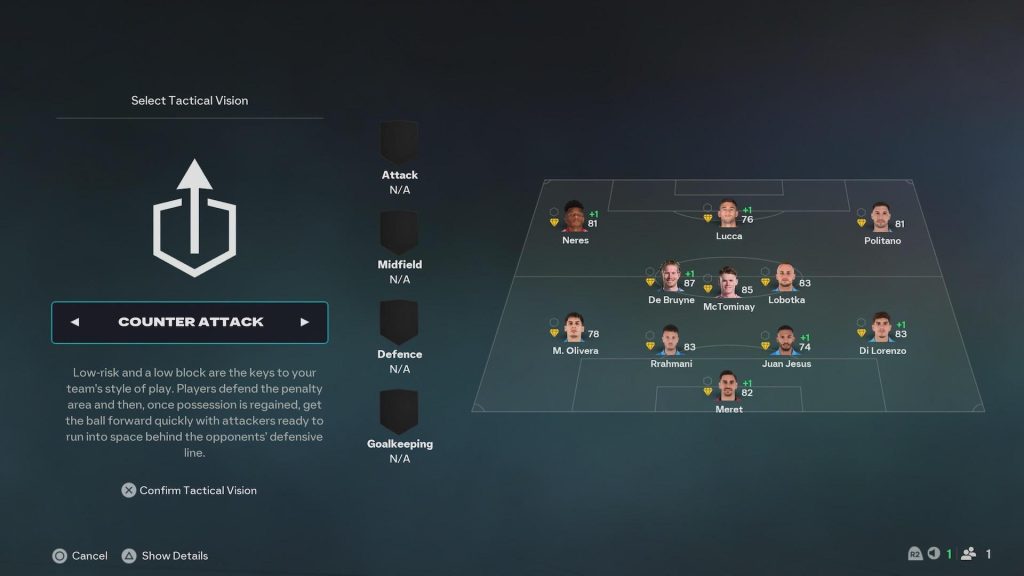The width and height of the screenshot is (1024, 576).
Task: Select the Attack coach slot
Action: (399, 143)
